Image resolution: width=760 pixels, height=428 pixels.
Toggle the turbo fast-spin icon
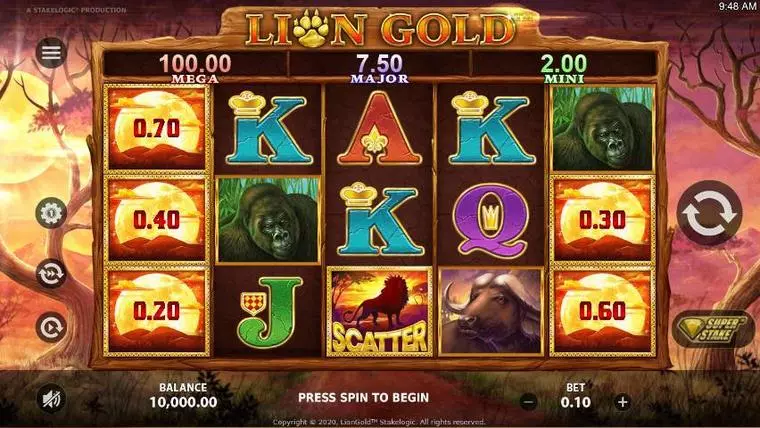(51, 272)
